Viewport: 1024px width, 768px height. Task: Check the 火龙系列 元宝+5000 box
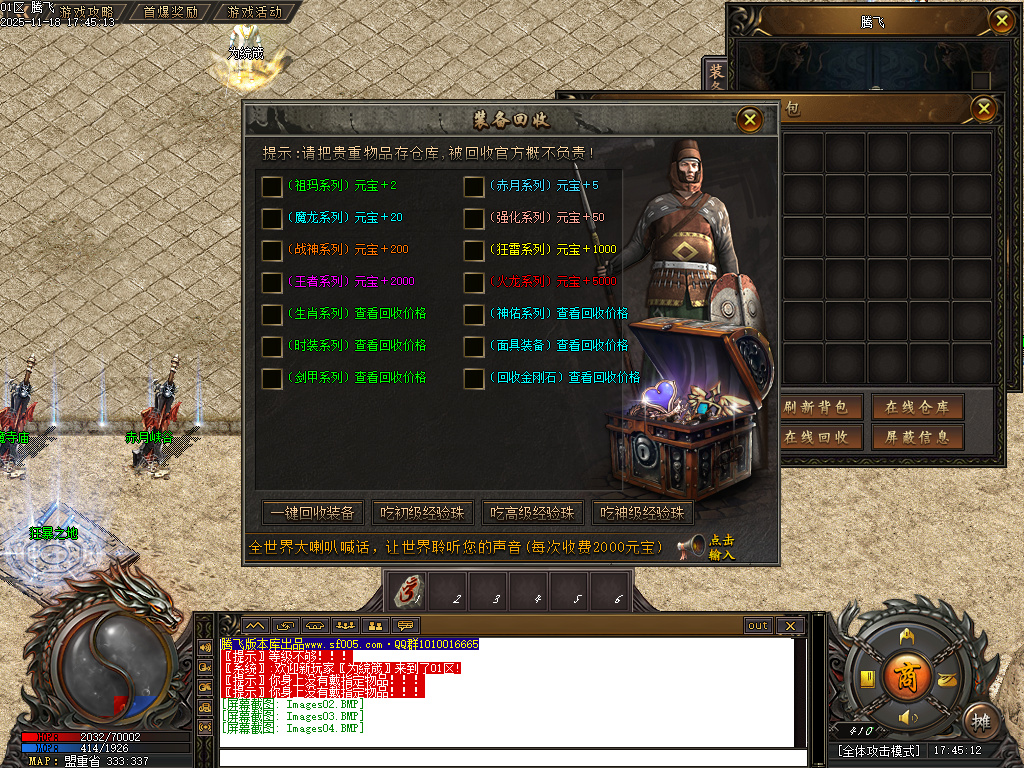[473, 282]
